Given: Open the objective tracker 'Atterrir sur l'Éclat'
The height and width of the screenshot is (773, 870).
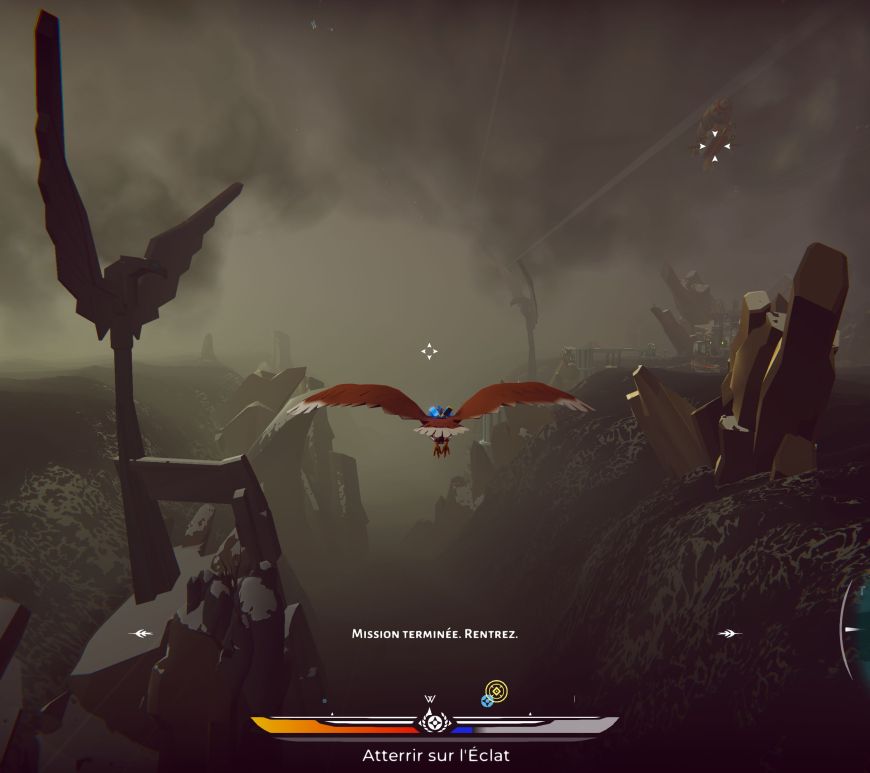Looking at the screenshot, I should [x=435, y=756].
